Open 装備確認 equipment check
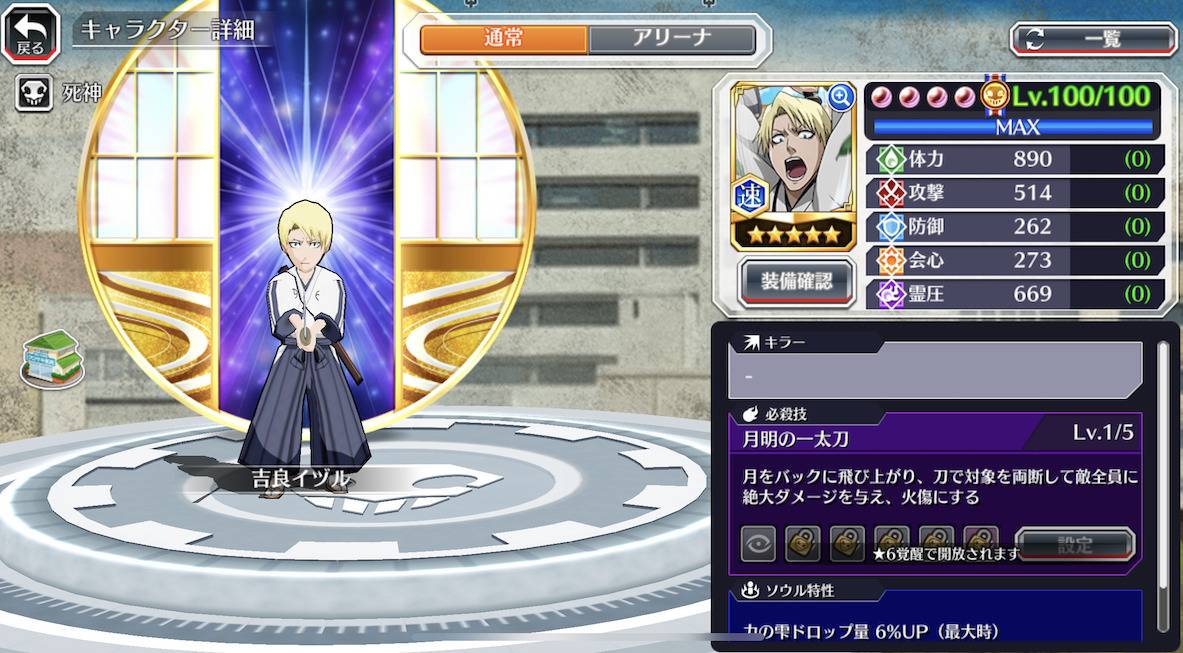The image size is (1183, 653). 796,281
